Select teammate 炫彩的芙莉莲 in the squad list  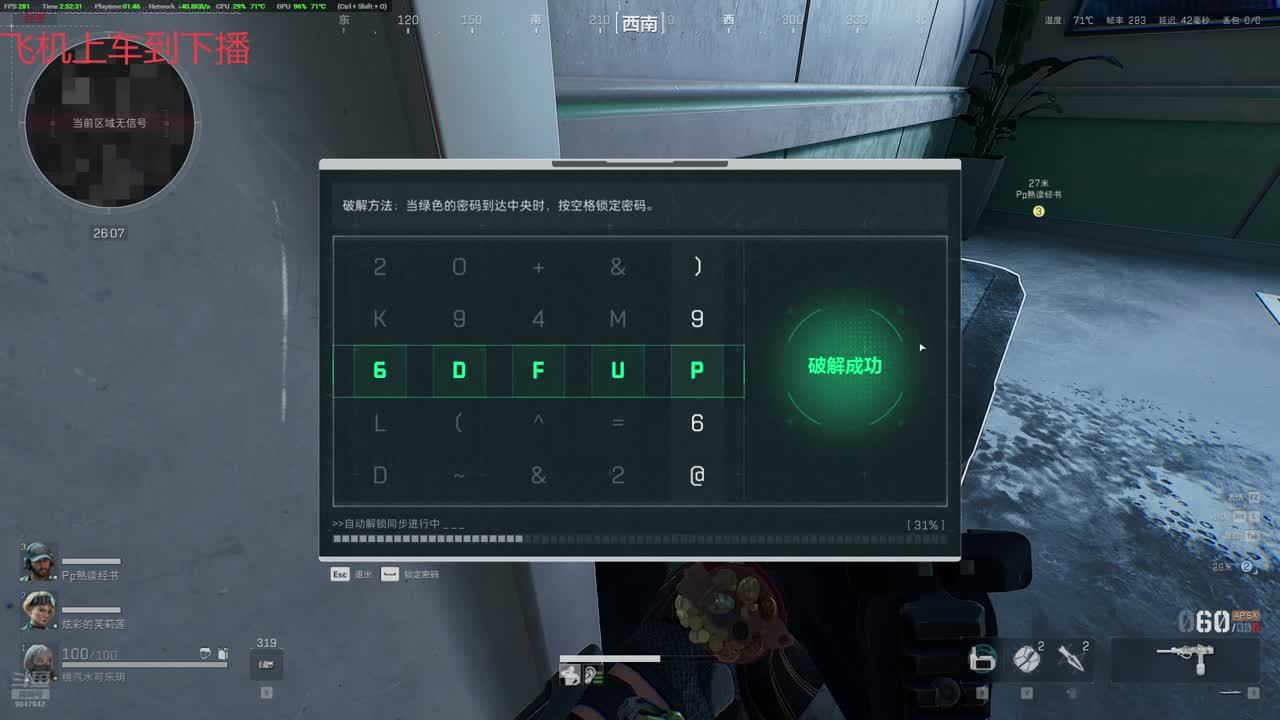point(40,611)
